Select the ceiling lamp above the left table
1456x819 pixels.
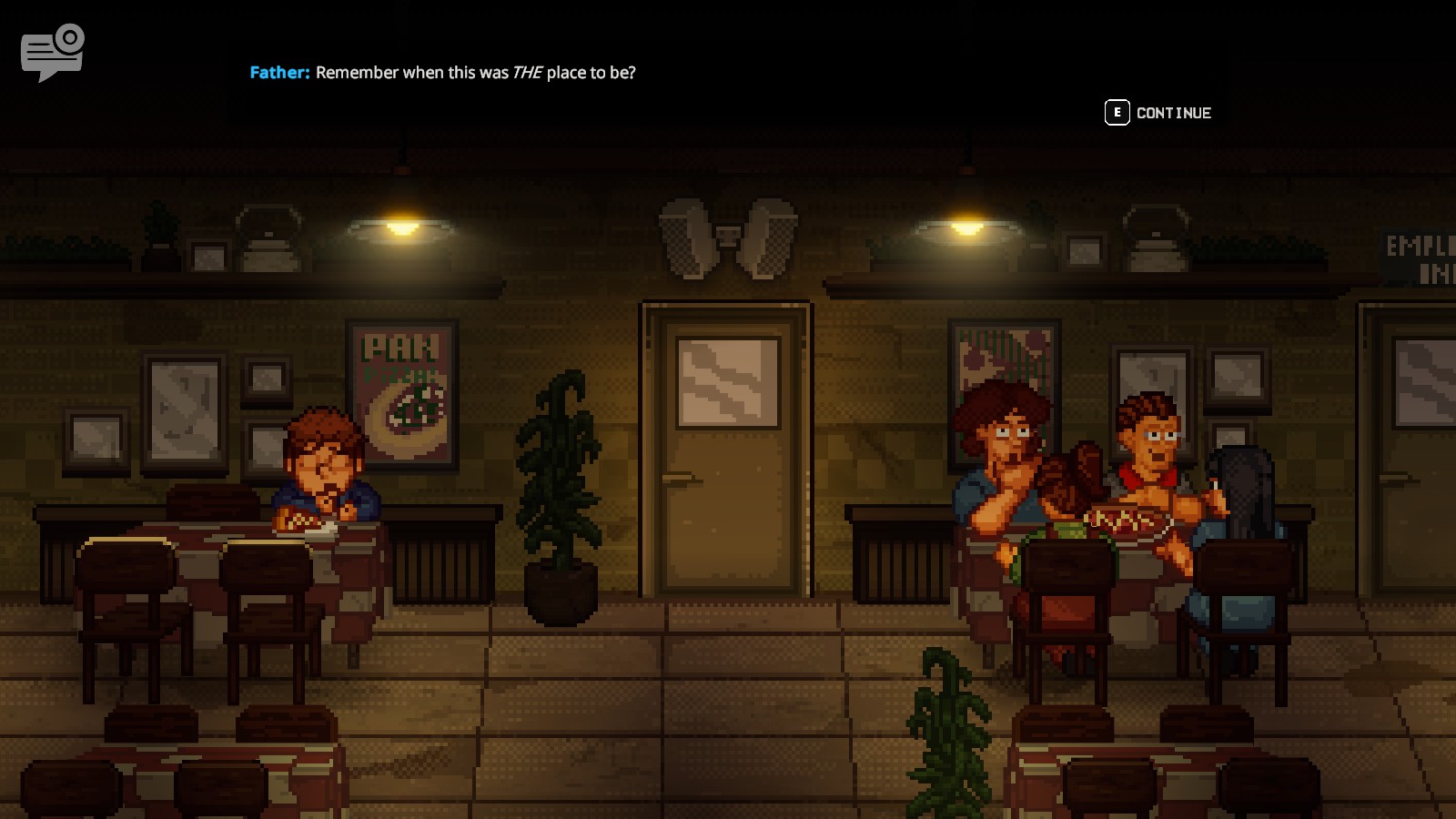pyautogui.click(x=403, y=225)
